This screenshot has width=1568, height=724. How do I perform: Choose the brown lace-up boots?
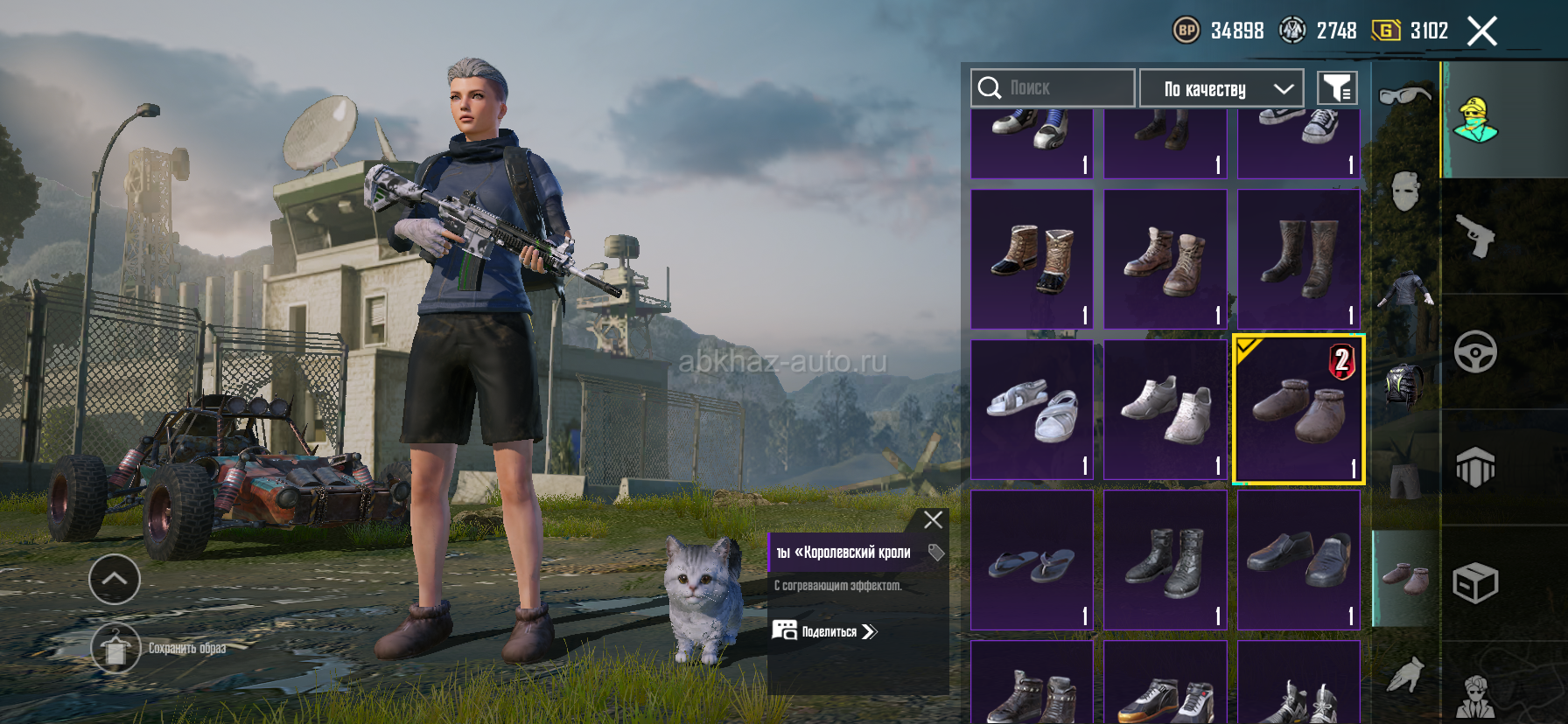1165,259
